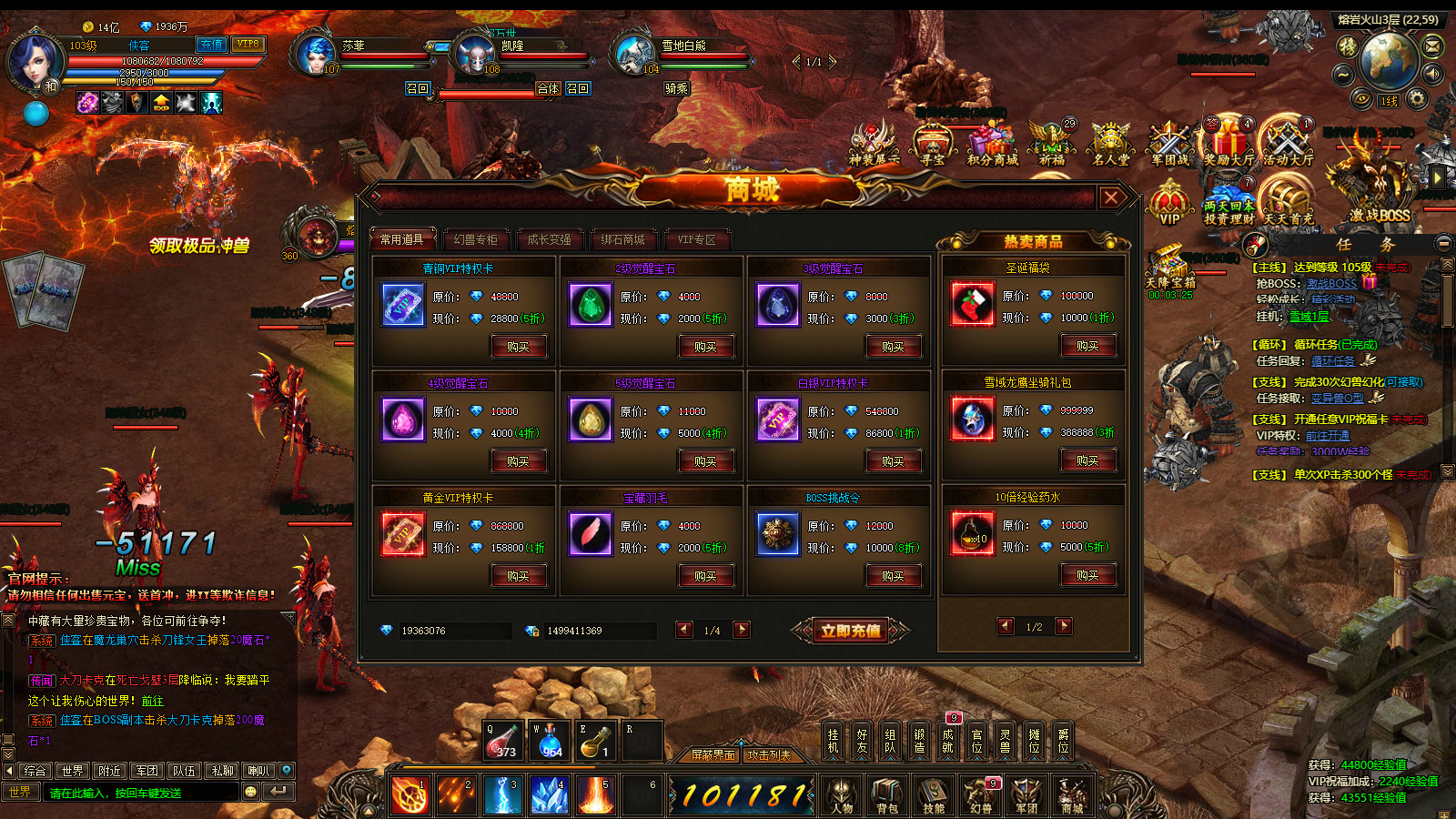This screenshot has height=819, width=1456.
Task: Open the world globe minimap
Action: (1388, 60)
